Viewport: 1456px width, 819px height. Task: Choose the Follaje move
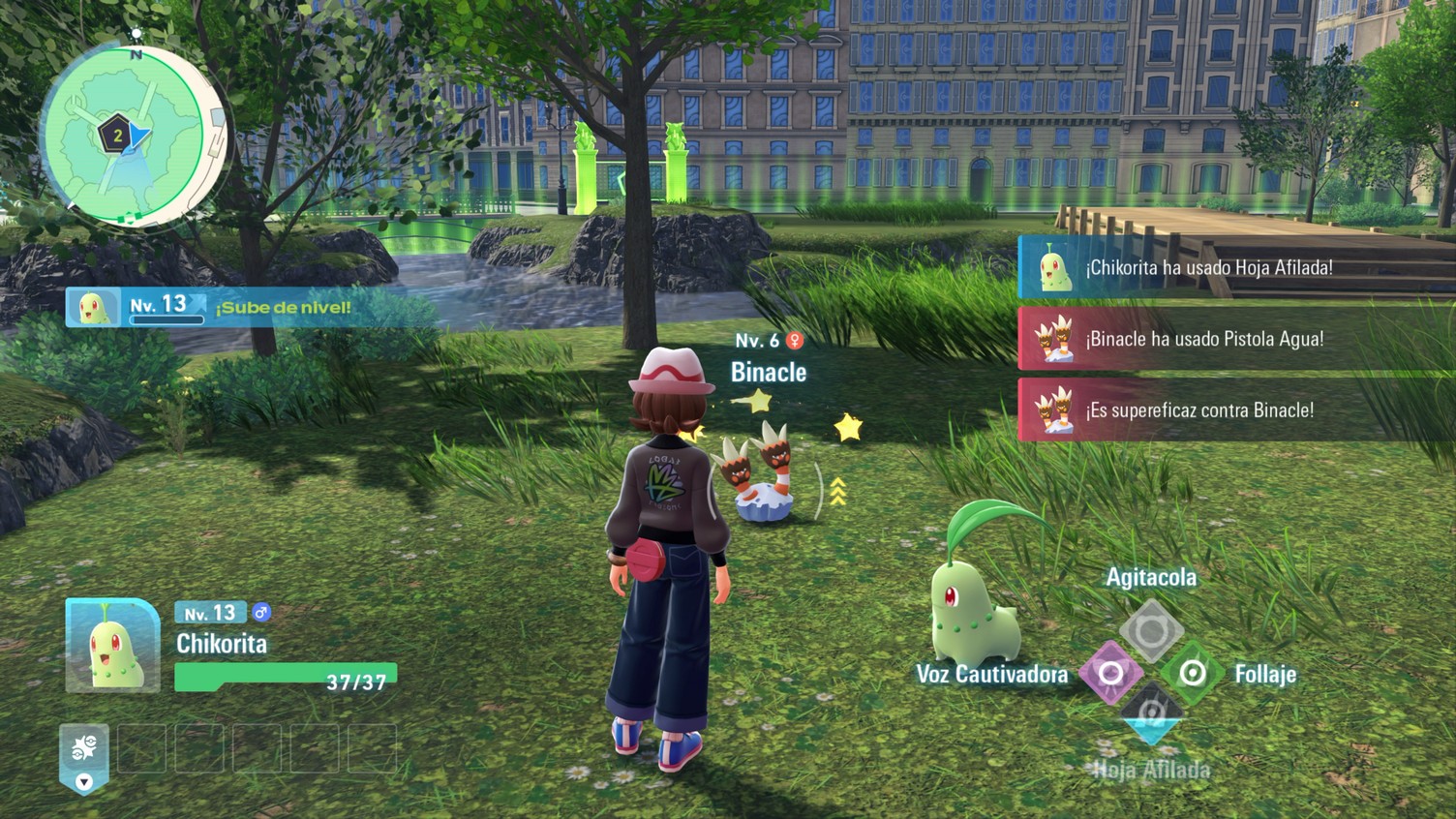(x=1193, y=673)
